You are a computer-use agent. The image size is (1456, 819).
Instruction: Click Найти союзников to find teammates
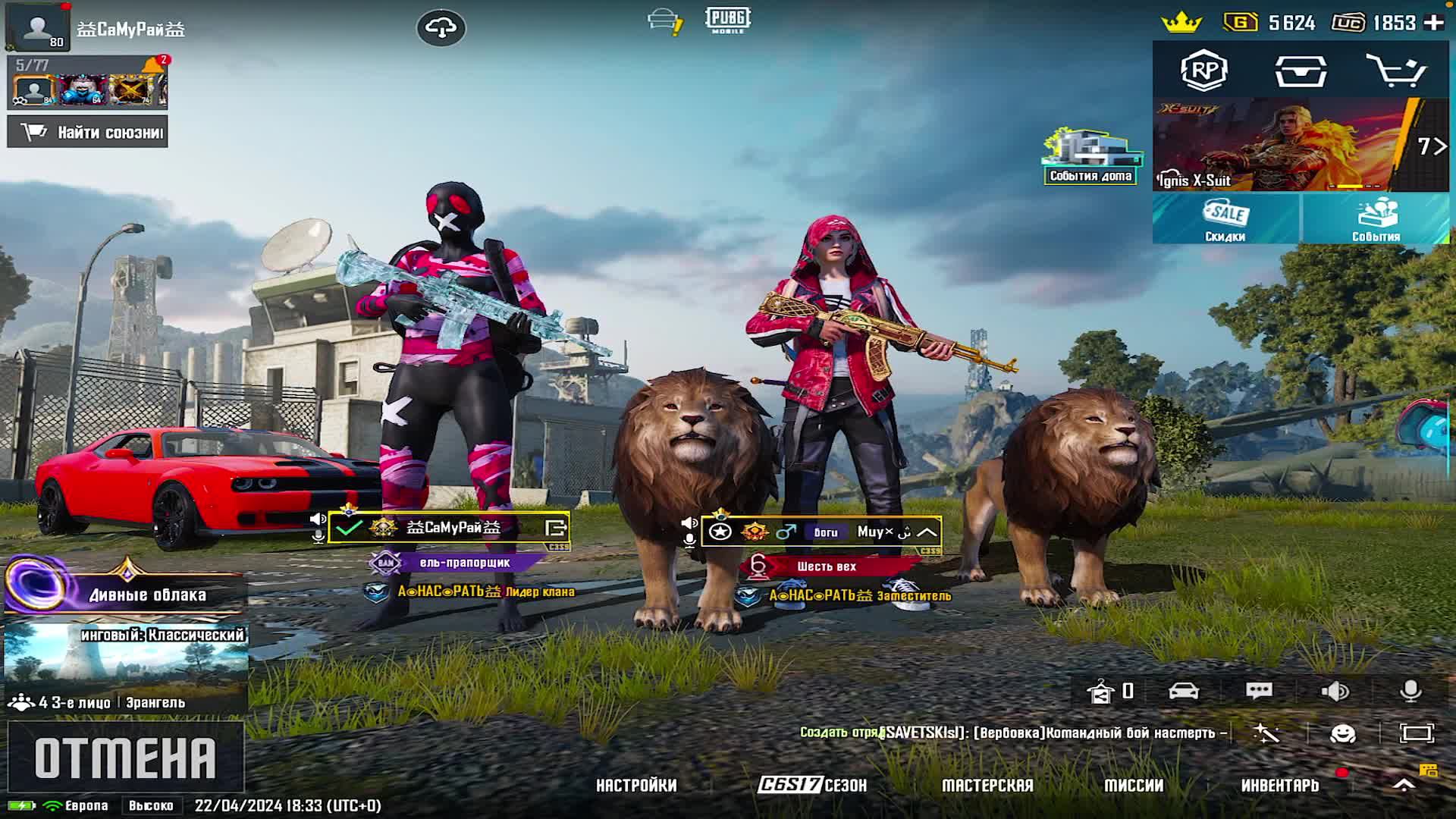click(x=88, y=132)
